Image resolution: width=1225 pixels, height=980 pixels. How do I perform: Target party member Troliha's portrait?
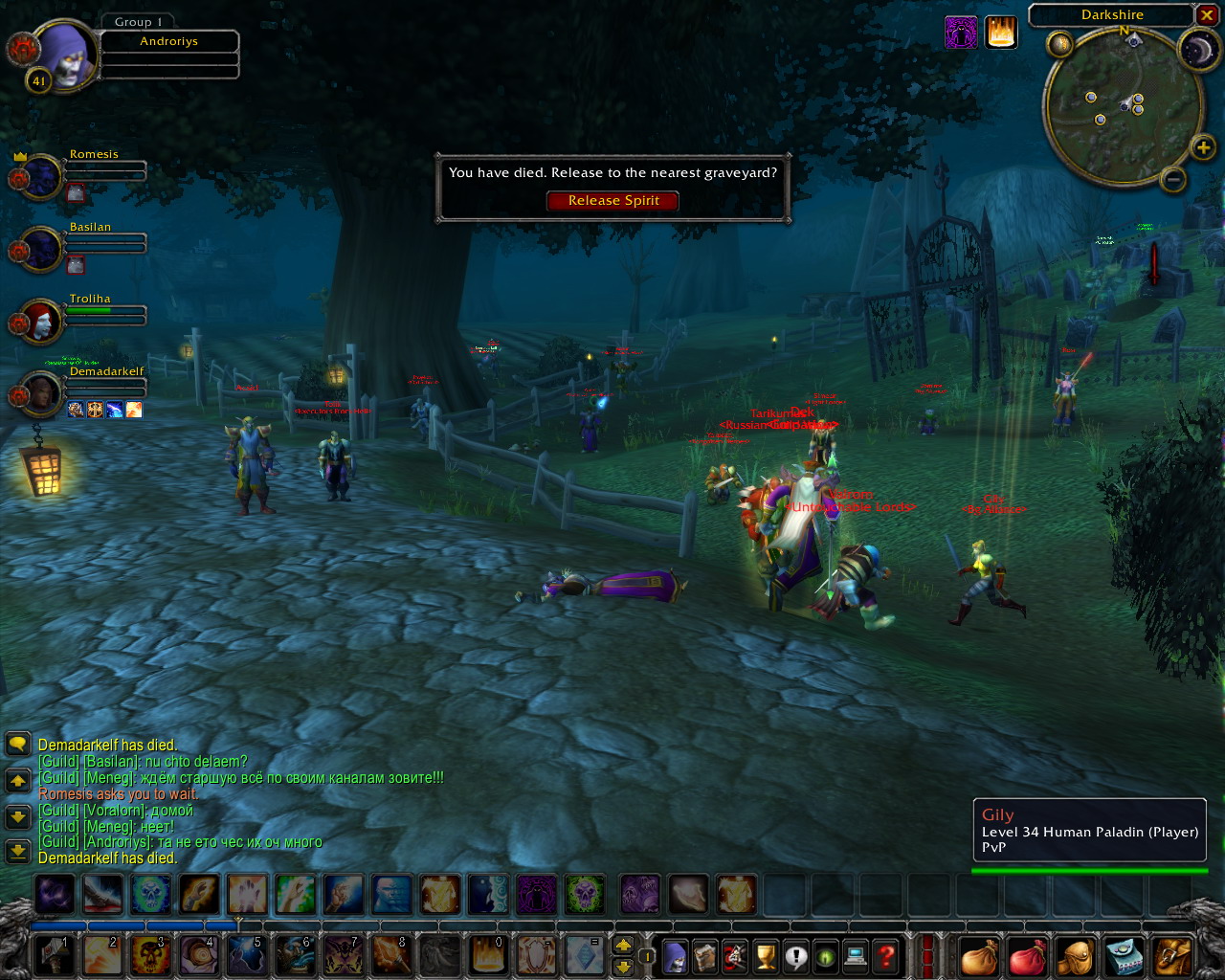[41, 323]
